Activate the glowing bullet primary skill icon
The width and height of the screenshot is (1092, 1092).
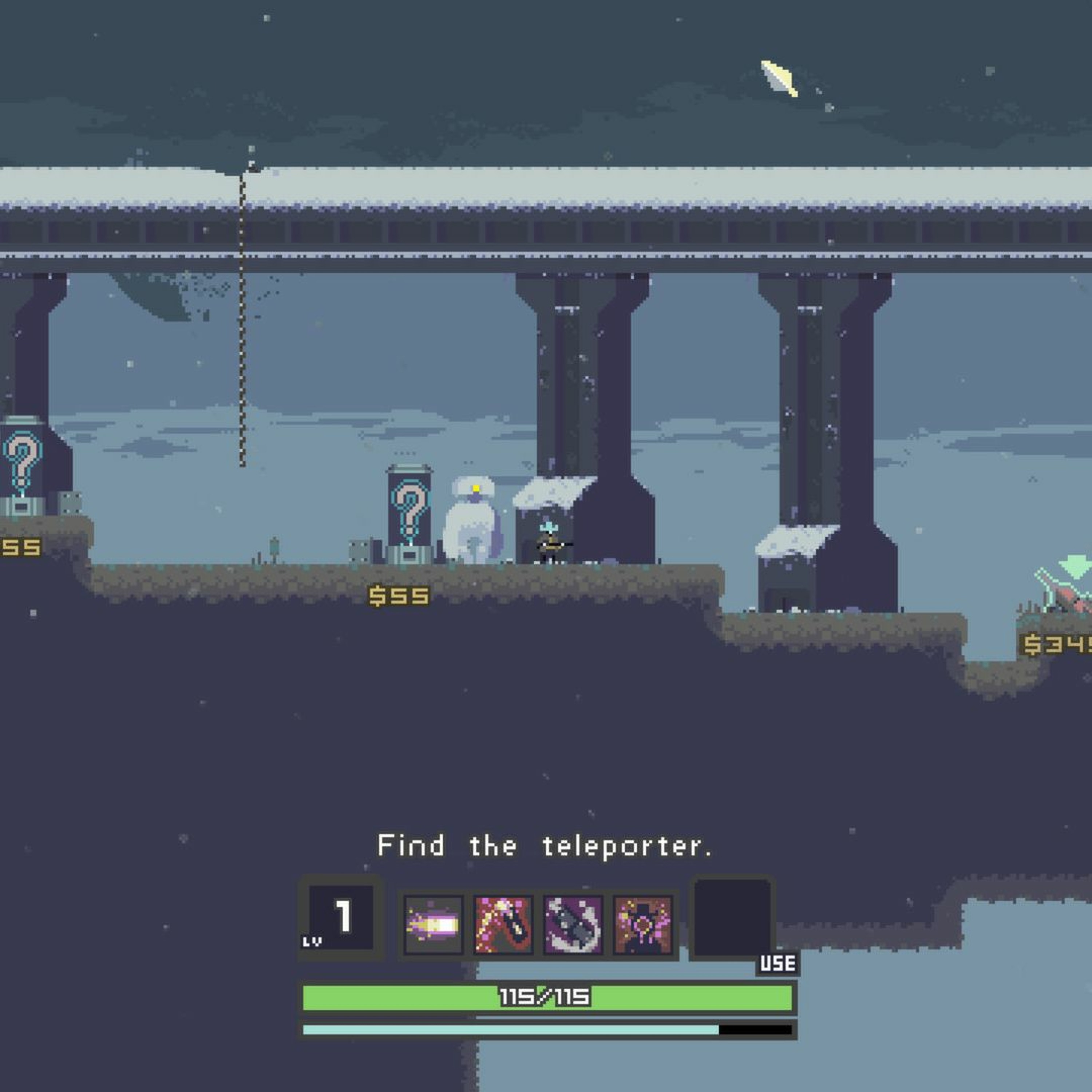coord(434,925)
